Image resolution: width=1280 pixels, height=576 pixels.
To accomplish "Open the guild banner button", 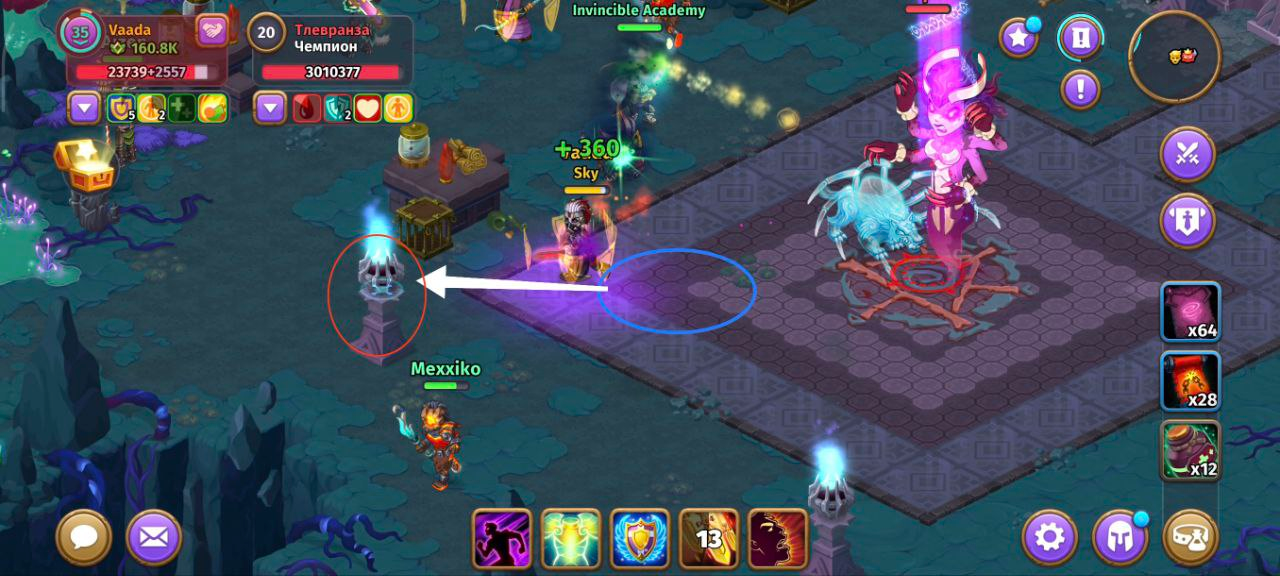I will coord(1188,221).
